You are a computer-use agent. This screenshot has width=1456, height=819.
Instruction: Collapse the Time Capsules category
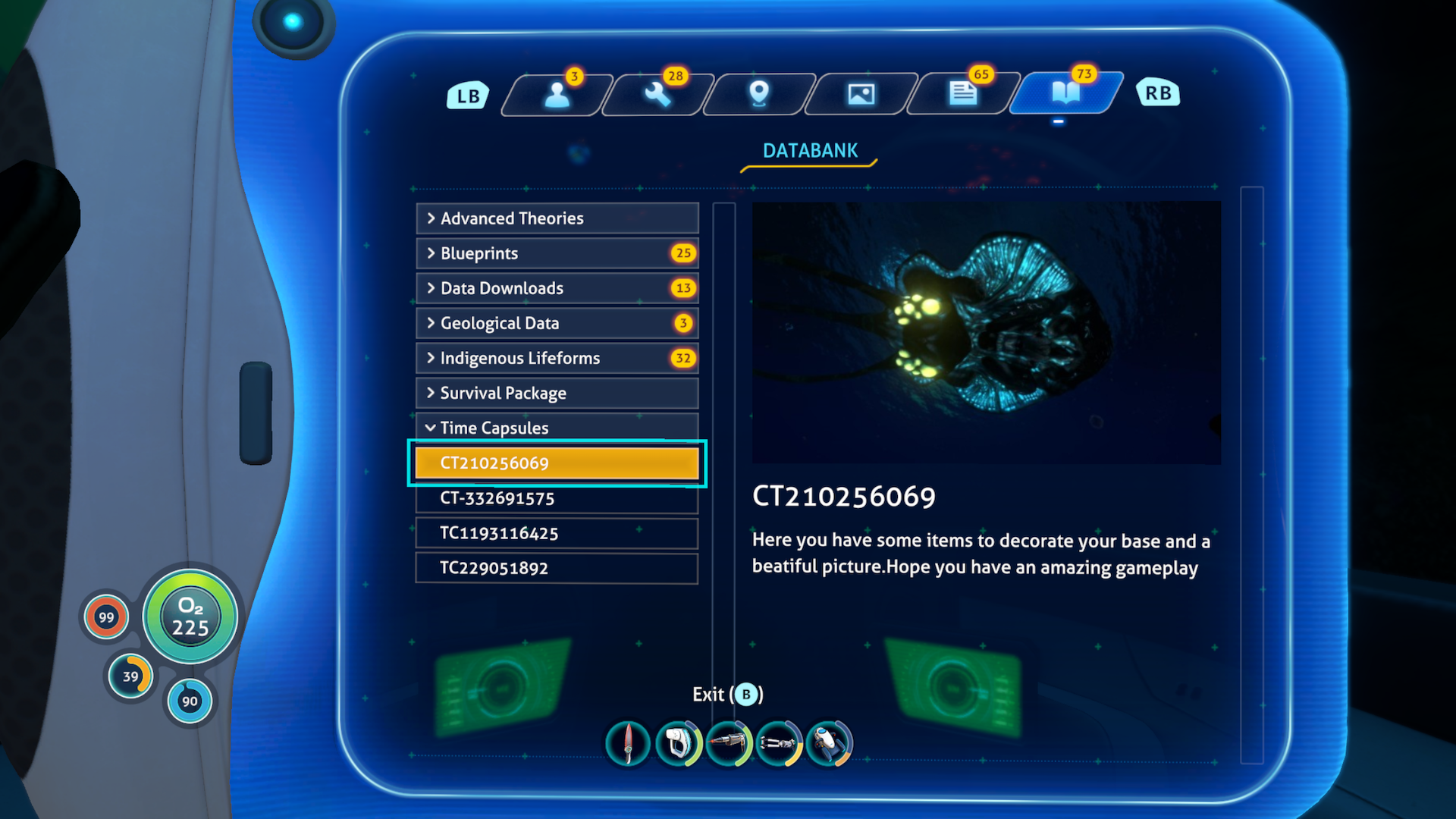[557, 428]
